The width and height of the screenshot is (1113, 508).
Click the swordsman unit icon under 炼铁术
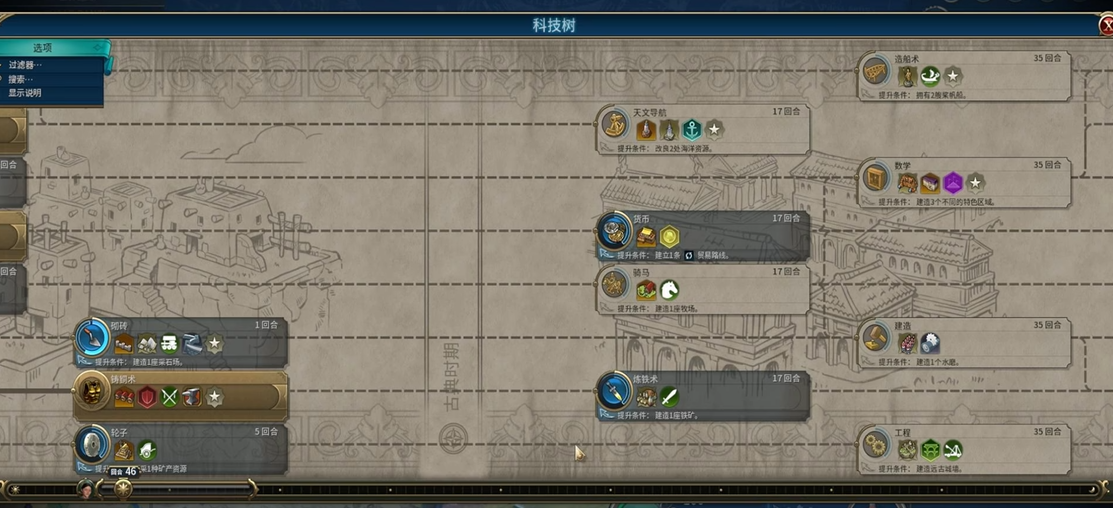[x=669, y=397]
